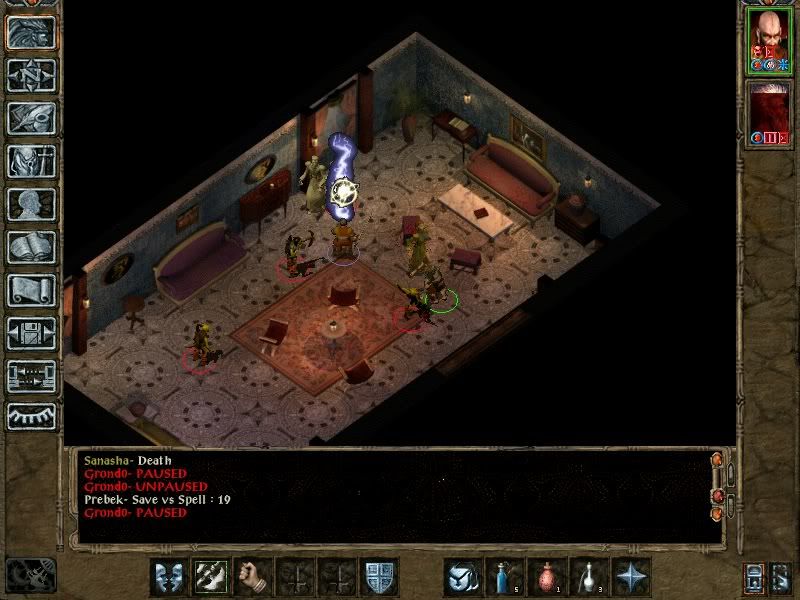Activate the talk (two faces) action button

pyautogui.click(x=169, y=577)
